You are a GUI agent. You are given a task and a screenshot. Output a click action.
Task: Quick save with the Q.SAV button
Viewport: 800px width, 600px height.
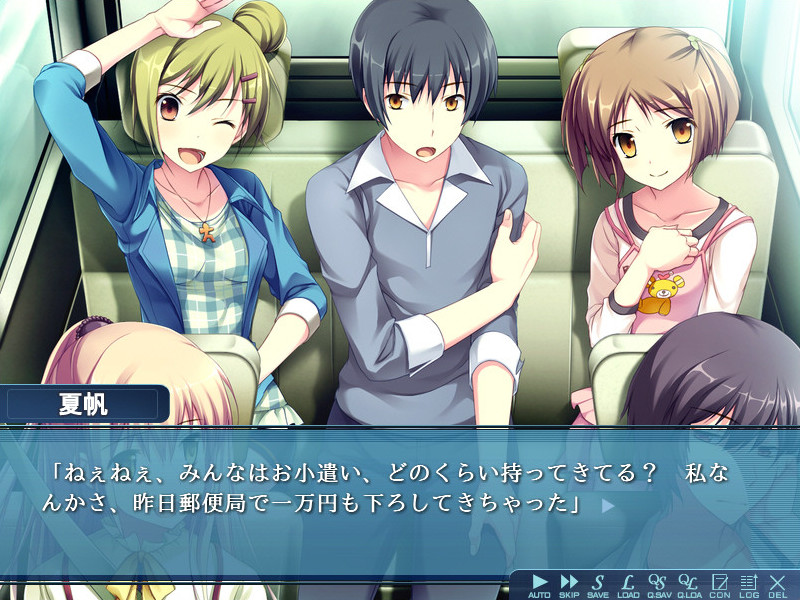point(657,584)
